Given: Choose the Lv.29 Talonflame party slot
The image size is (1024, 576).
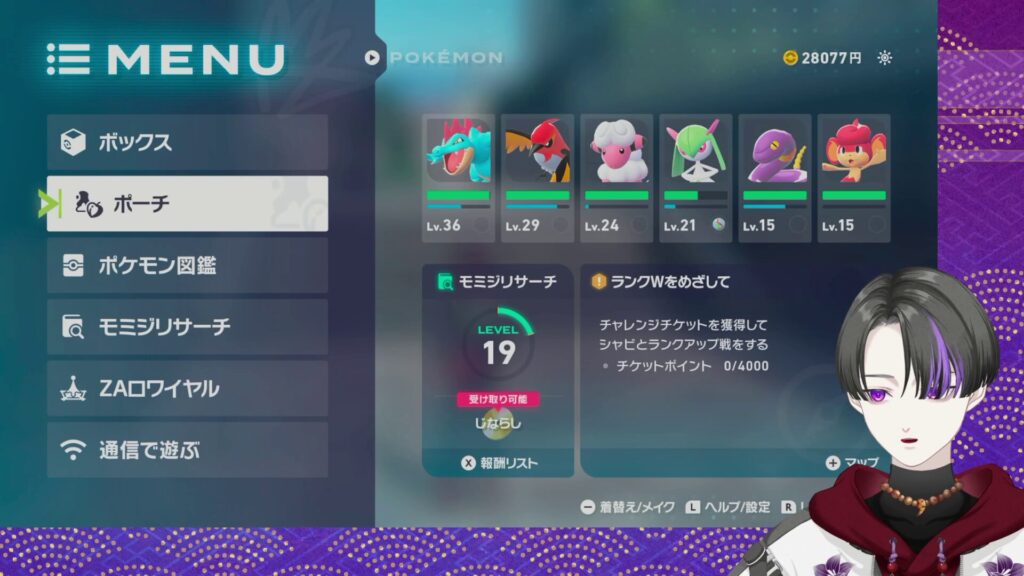Looking at the screenshot, I should pyautogui.click(x=538, y=178).
